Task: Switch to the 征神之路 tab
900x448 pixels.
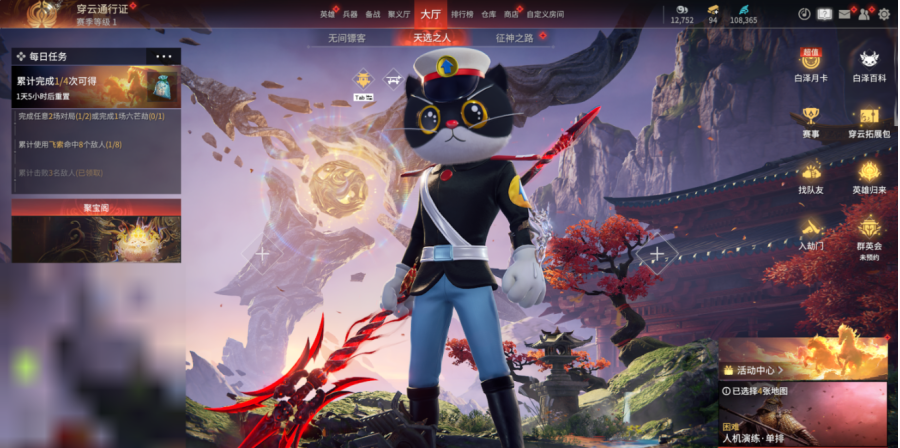Action: click(514, 38)
